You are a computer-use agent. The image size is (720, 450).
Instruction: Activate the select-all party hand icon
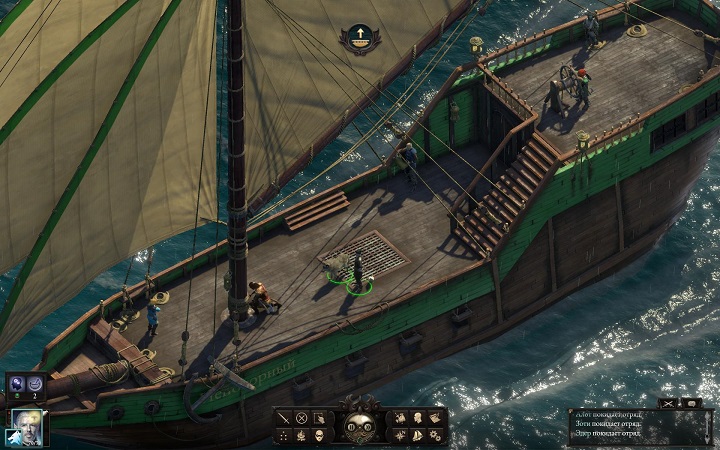319,418
